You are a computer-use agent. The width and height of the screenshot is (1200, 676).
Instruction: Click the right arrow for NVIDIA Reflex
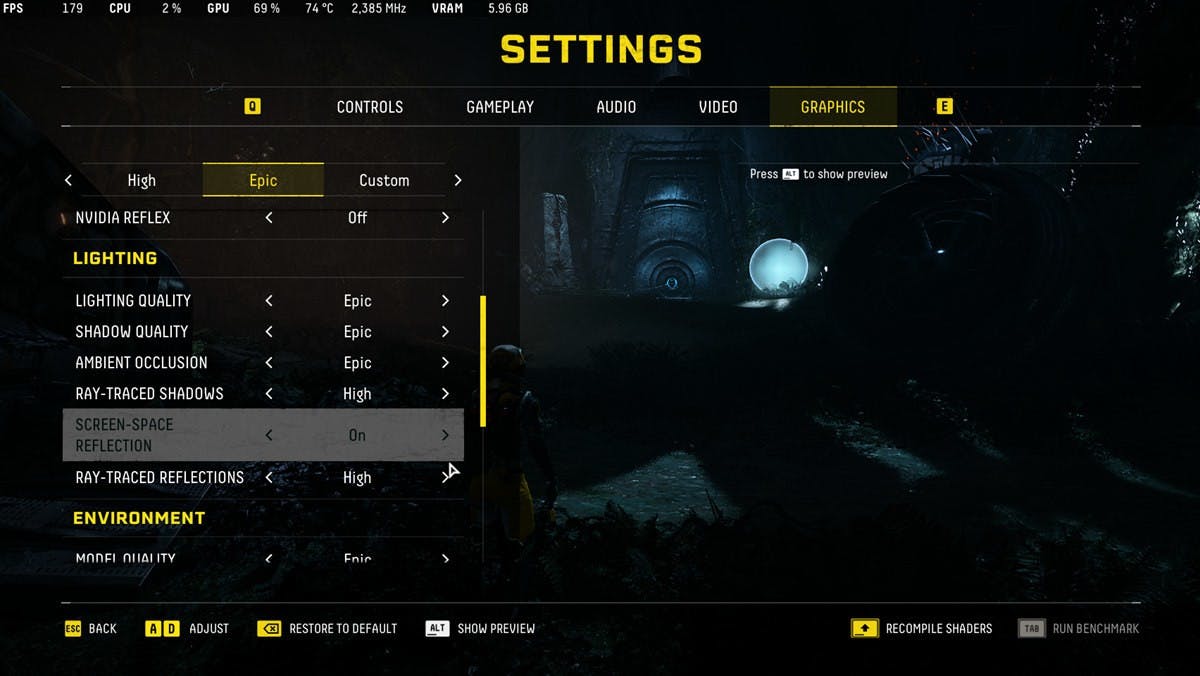[x=445, y=217]
